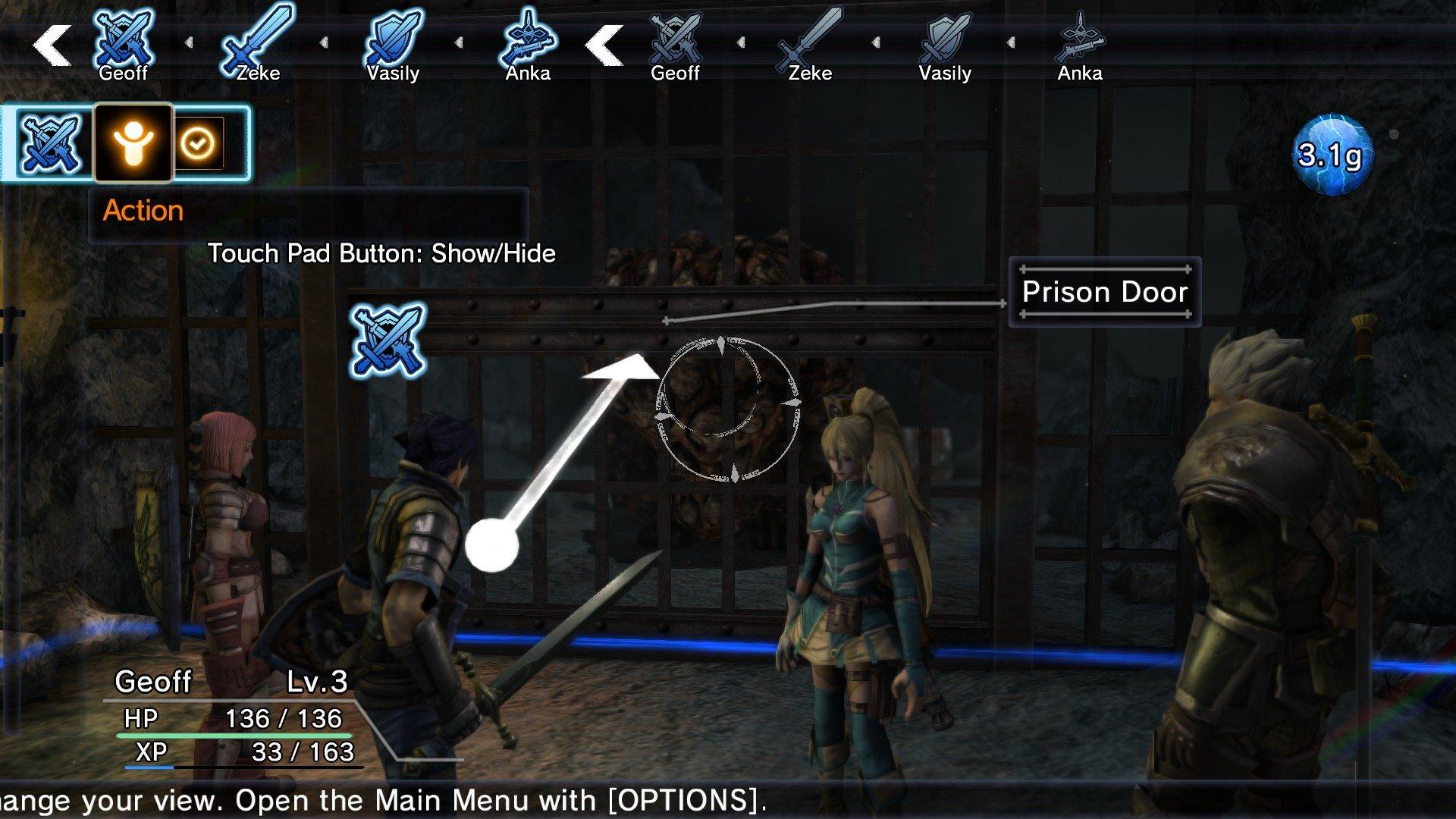The height and width of the screenshot is (819, 1456).
Task: Click the small arrow between Zeke and Vasily
Action: (326, 43)
